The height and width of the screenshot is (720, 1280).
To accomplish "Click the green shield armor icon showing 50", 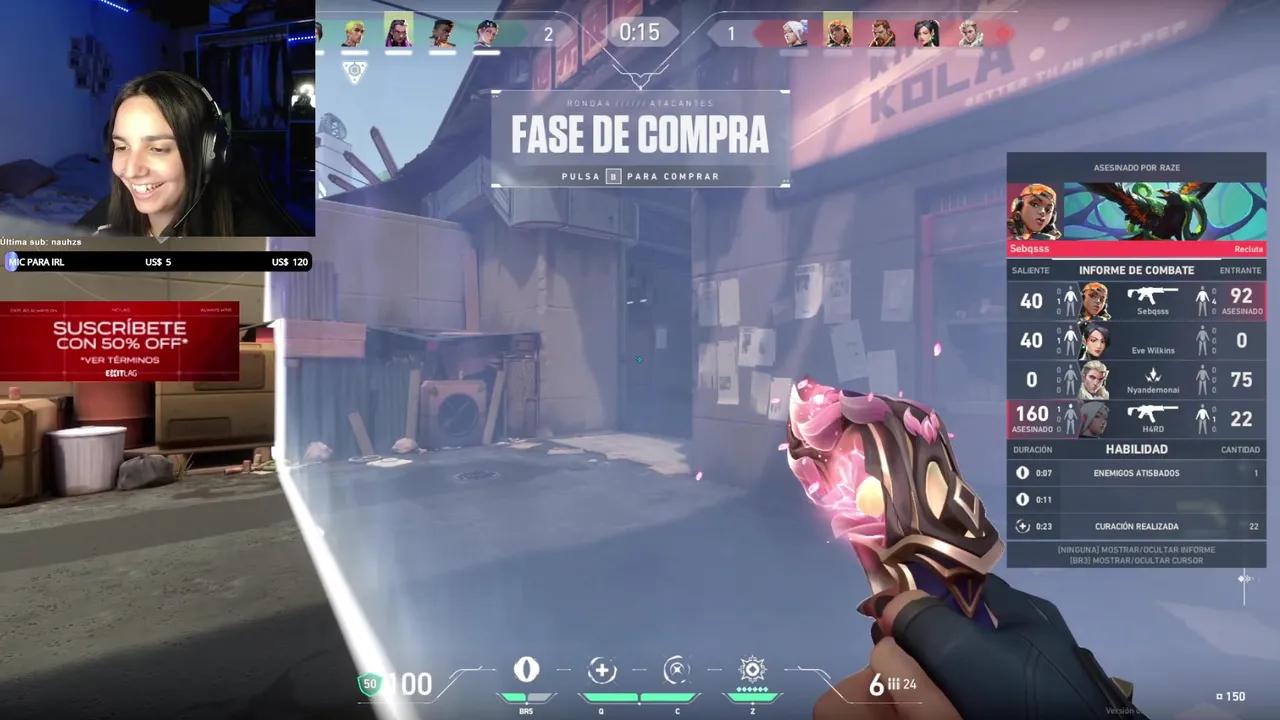I will pos(370,684).
